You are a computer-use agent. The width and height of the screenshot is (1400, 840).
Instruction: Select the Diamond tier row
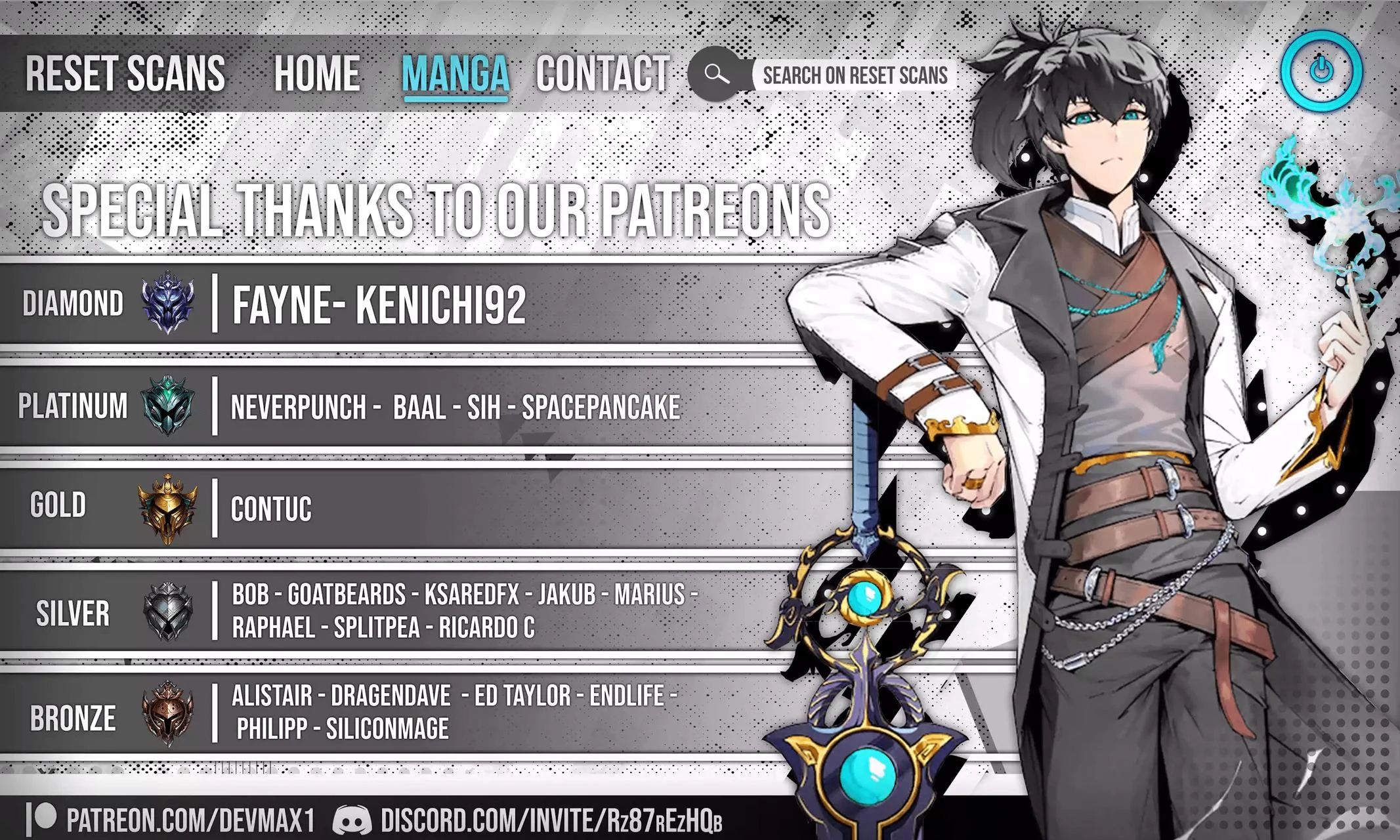coord(394,304)
